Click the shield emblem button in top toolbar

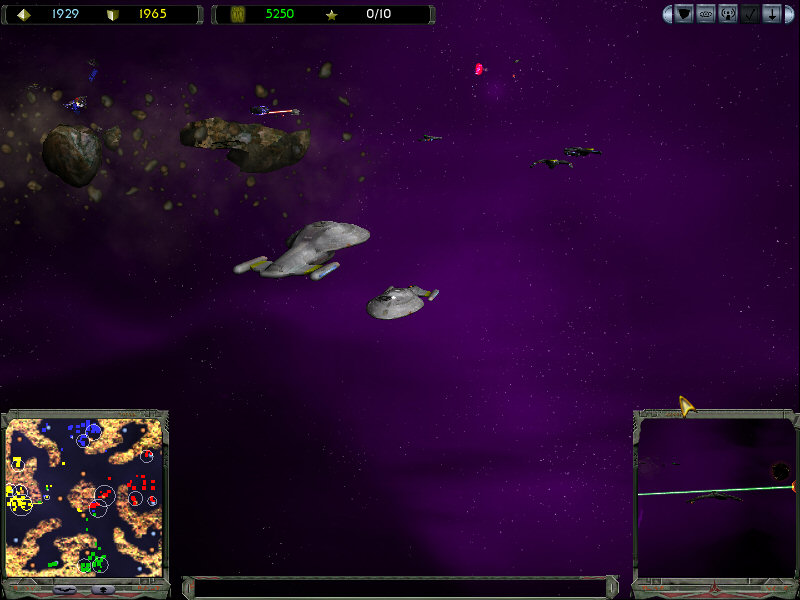click(684, 14)
